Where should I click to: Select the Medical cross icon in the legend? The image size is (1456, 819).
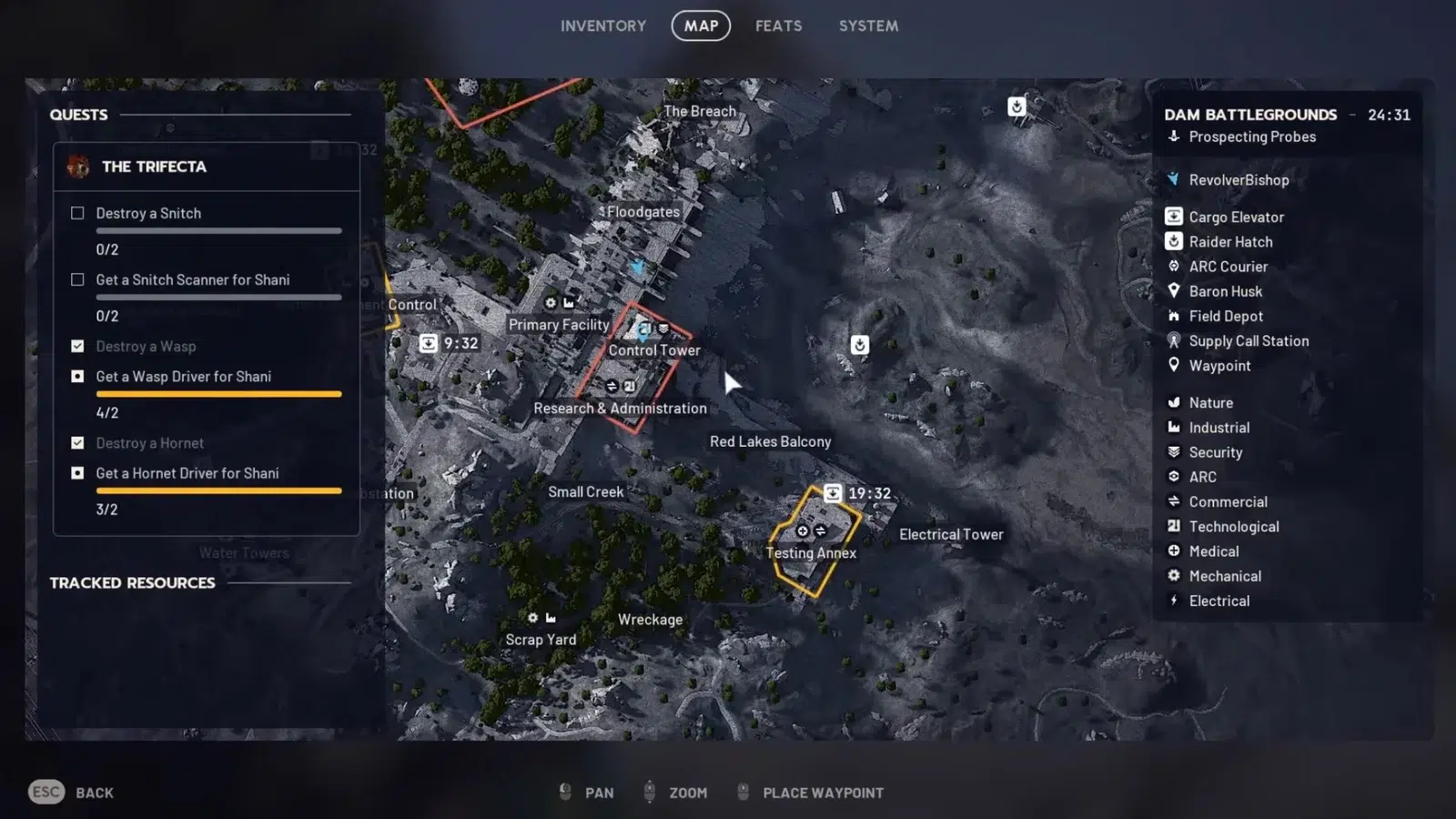[1174, 551]
